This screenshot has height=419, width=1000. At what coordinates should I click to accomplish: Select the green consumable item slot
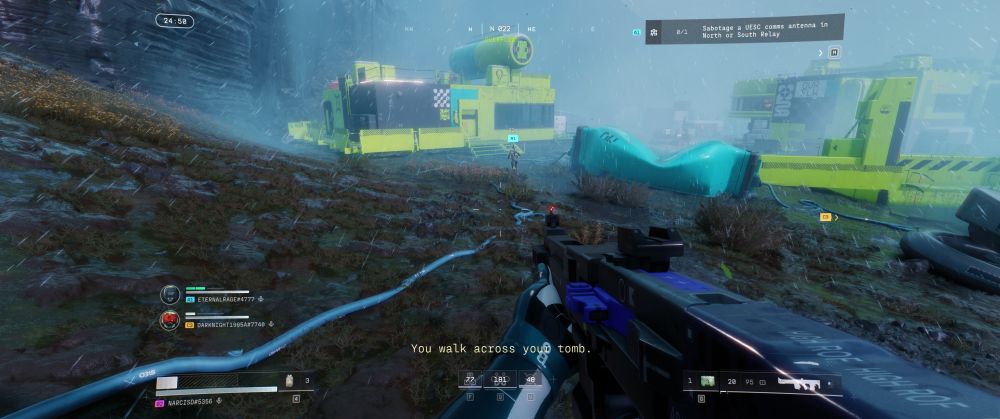tap(708, 381)
